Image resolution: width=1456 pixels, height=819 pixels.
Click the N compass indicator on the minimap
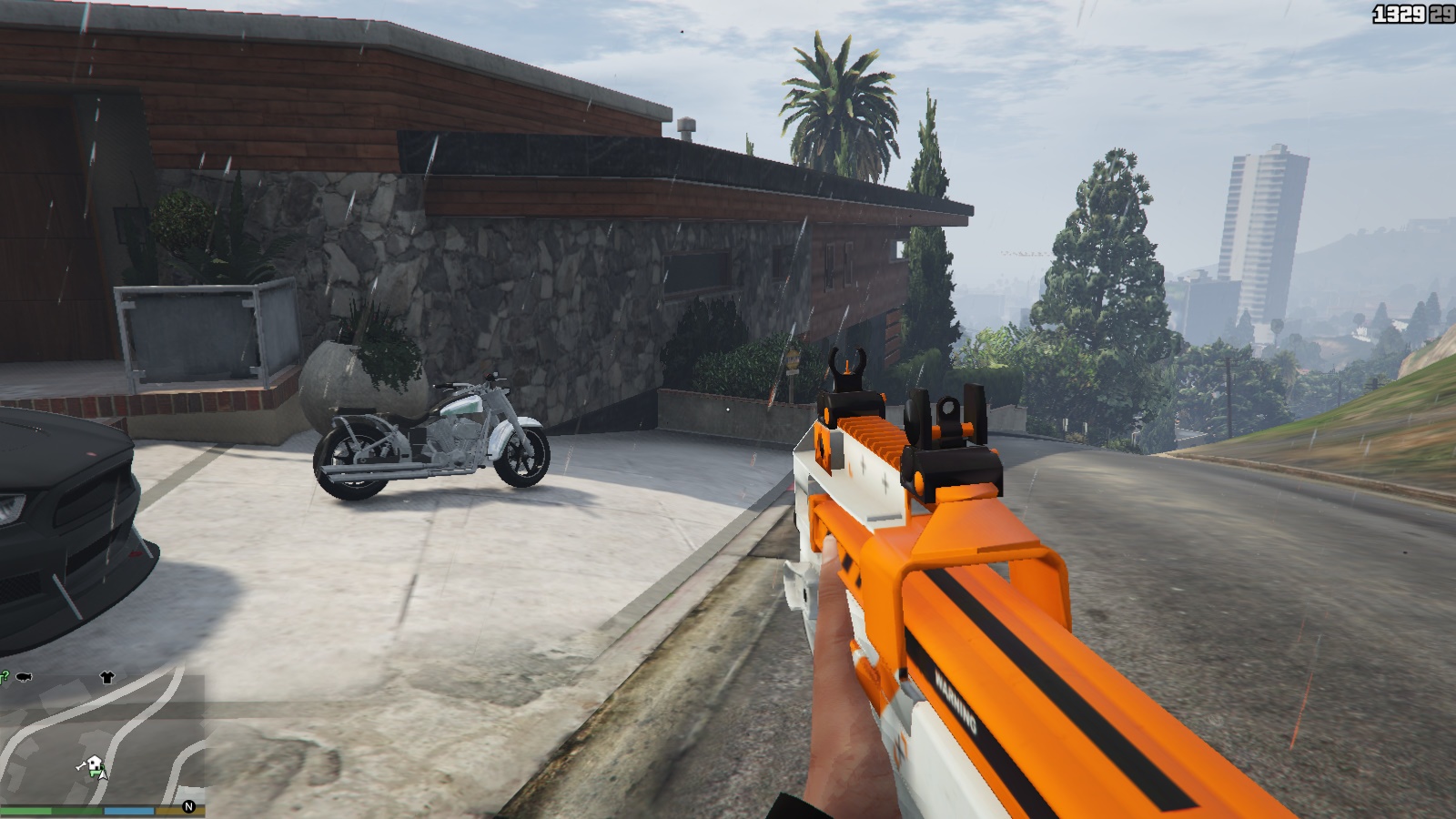[188, 806]
